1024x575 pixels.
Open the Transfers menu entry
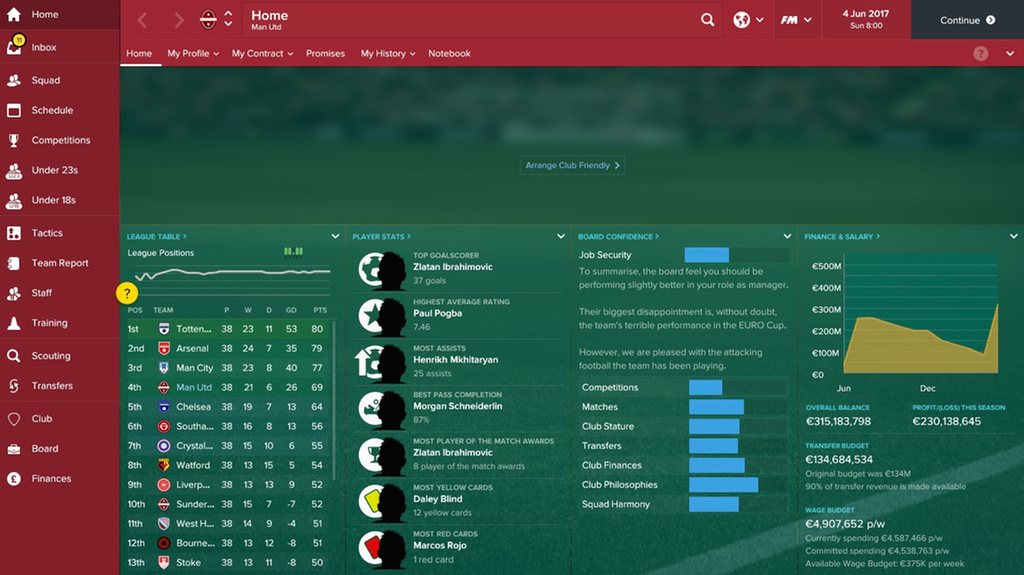[51, 386]
